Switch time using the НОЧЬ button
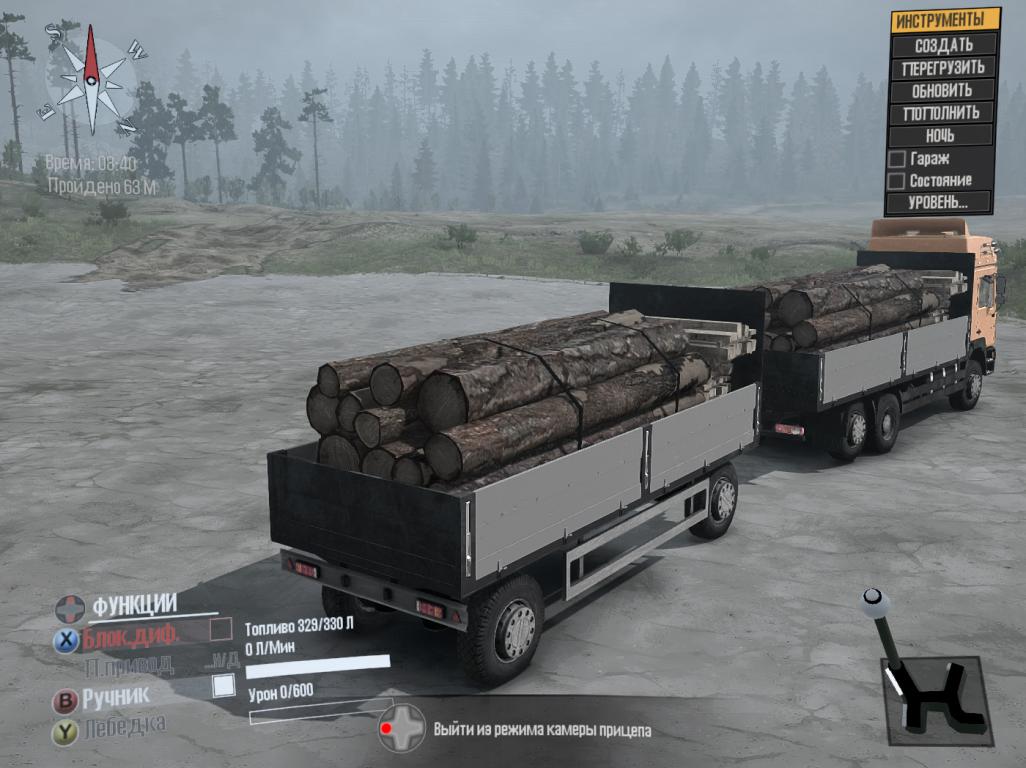 click(939, 135)
